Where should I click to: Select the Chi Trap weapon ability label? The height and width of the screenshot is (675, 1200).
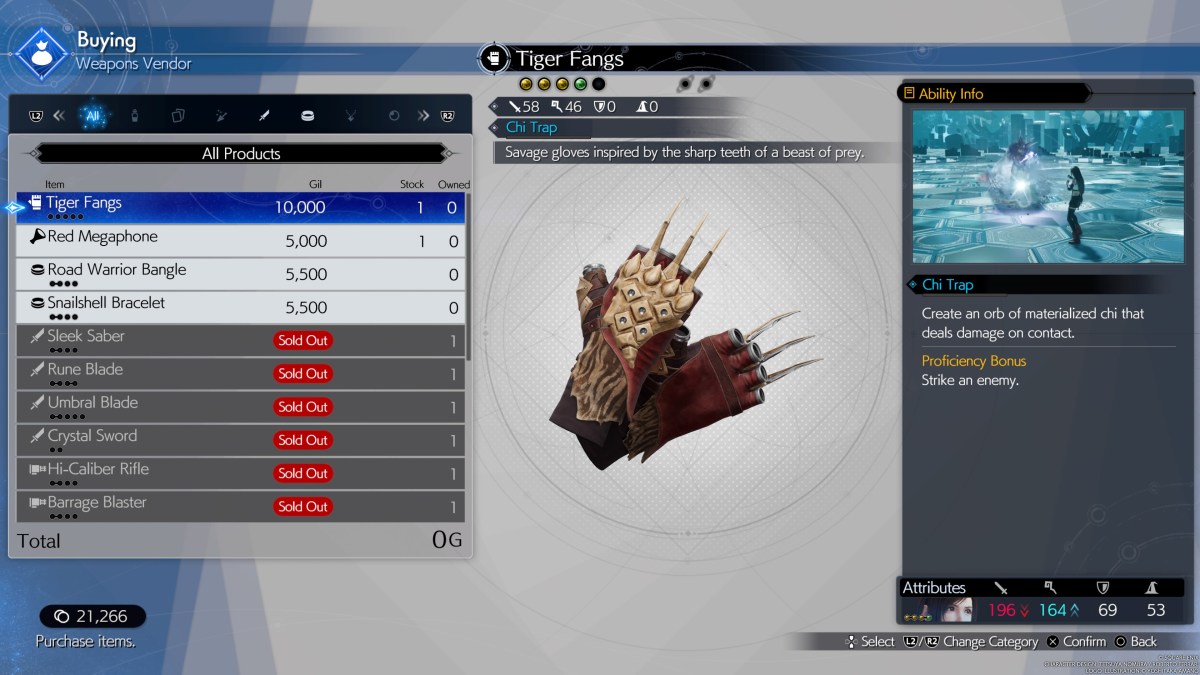[x=531, y=128]
